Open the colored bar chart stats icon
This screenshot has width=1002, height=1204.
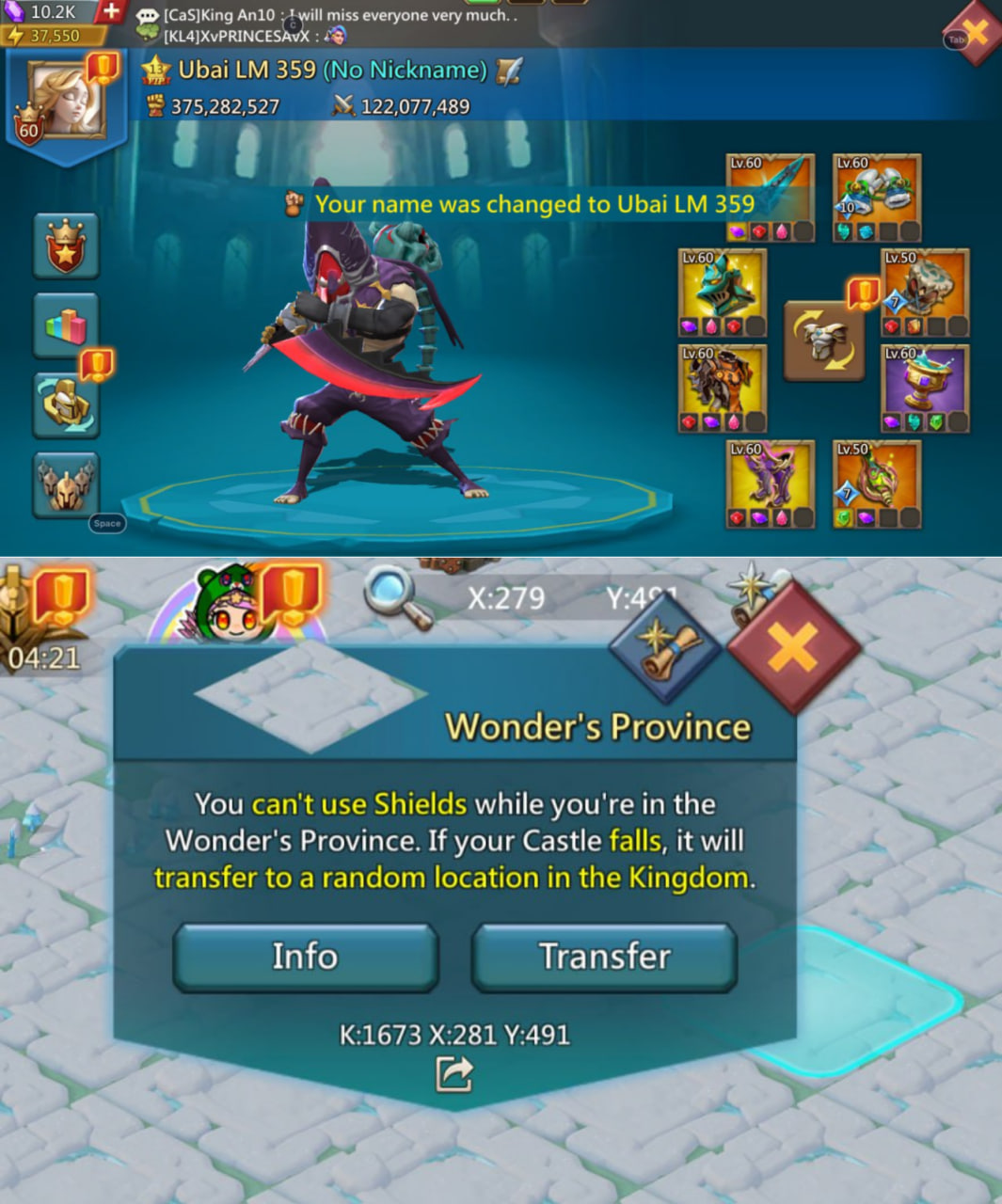[66, 325]
